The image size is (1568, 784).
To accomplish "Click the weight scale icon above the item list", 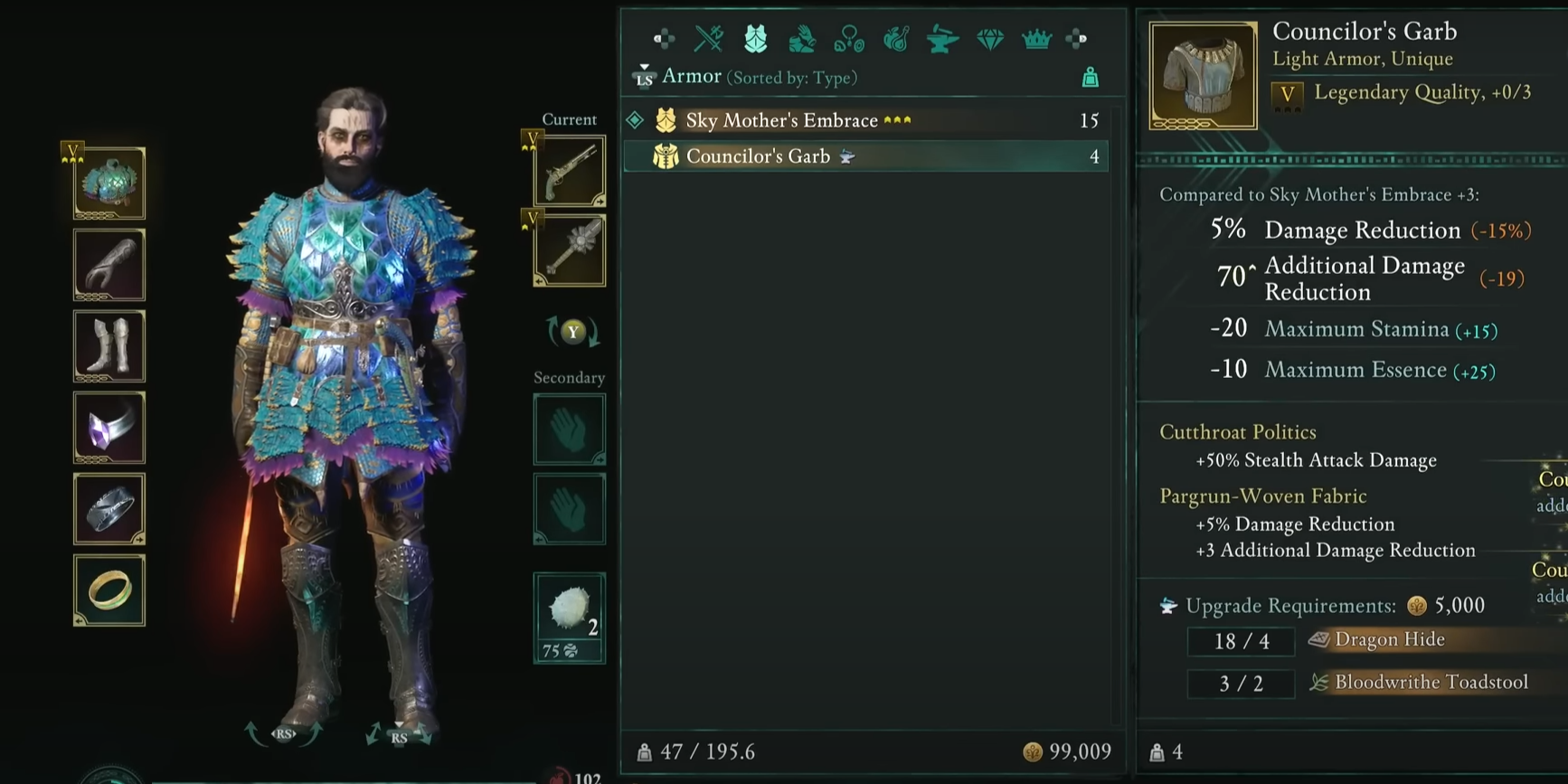I will tap(1090, 77).
